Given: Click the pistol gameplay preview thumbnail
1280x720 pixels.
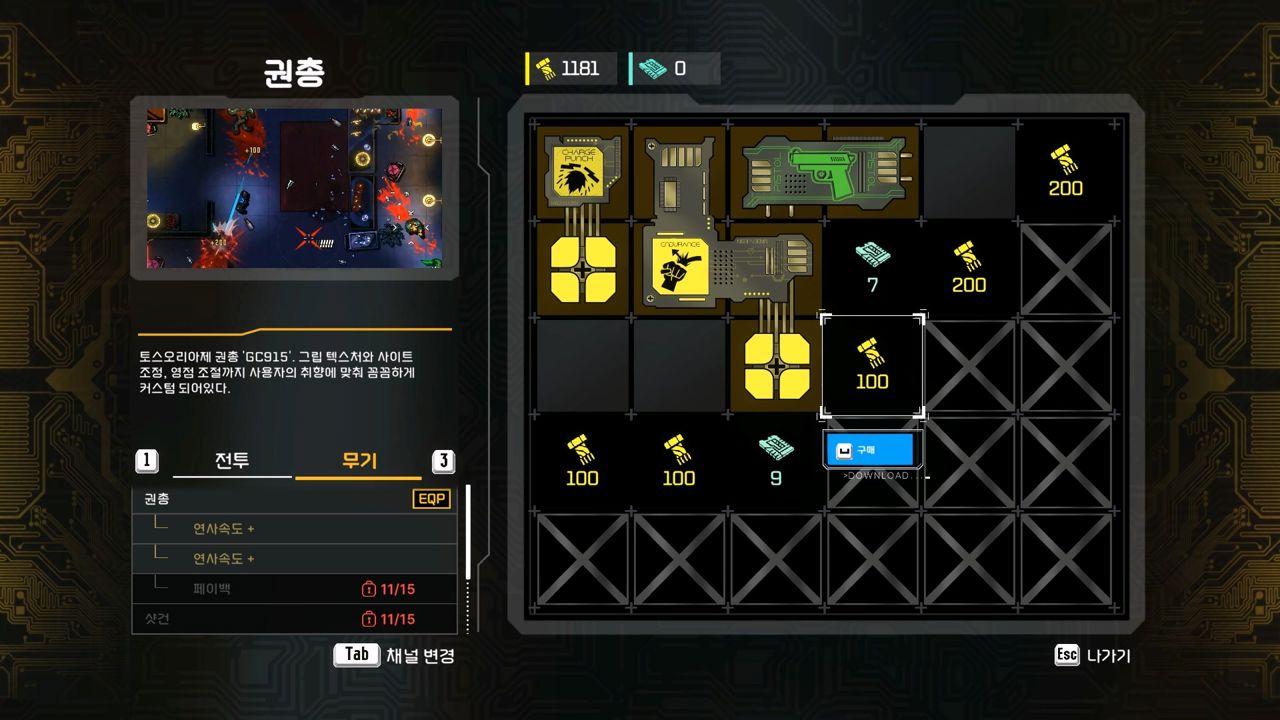Looking at the screenshot, I should [x=294, y=188].
